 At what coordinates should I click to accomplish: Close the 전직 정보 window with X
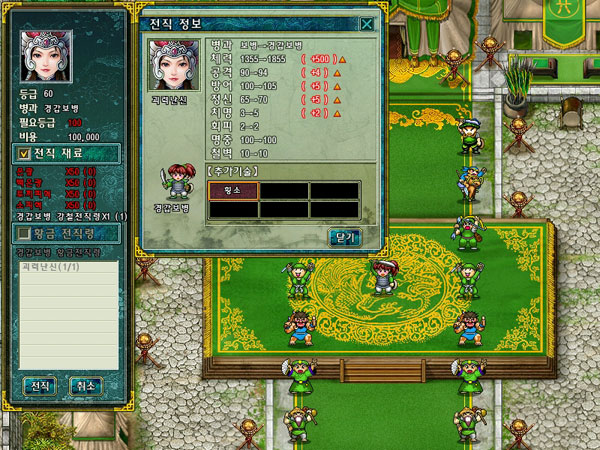click(368, 24)
